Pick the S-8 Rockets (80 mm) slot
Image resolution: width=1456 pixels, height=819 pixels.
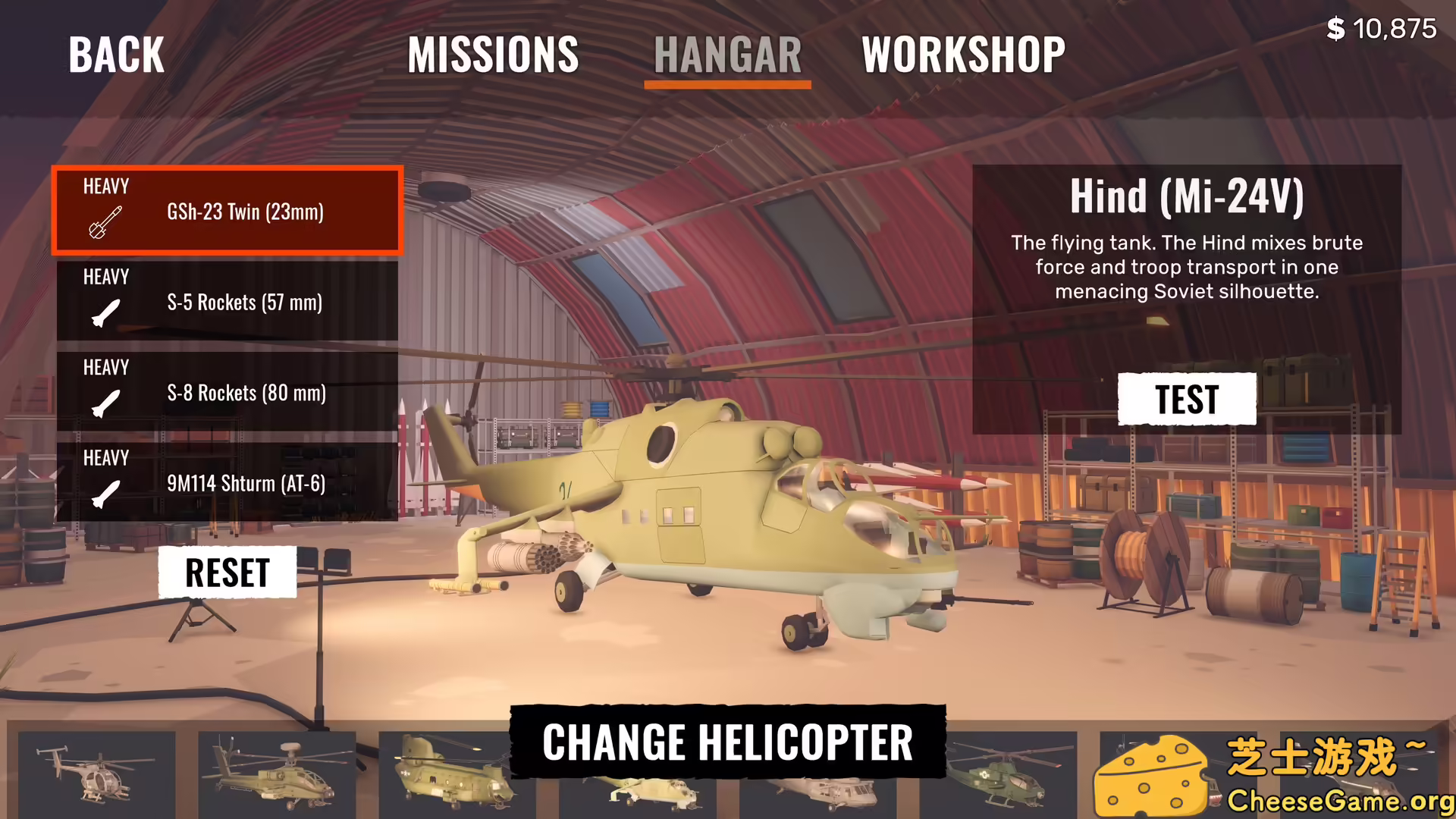click(227, 391)
